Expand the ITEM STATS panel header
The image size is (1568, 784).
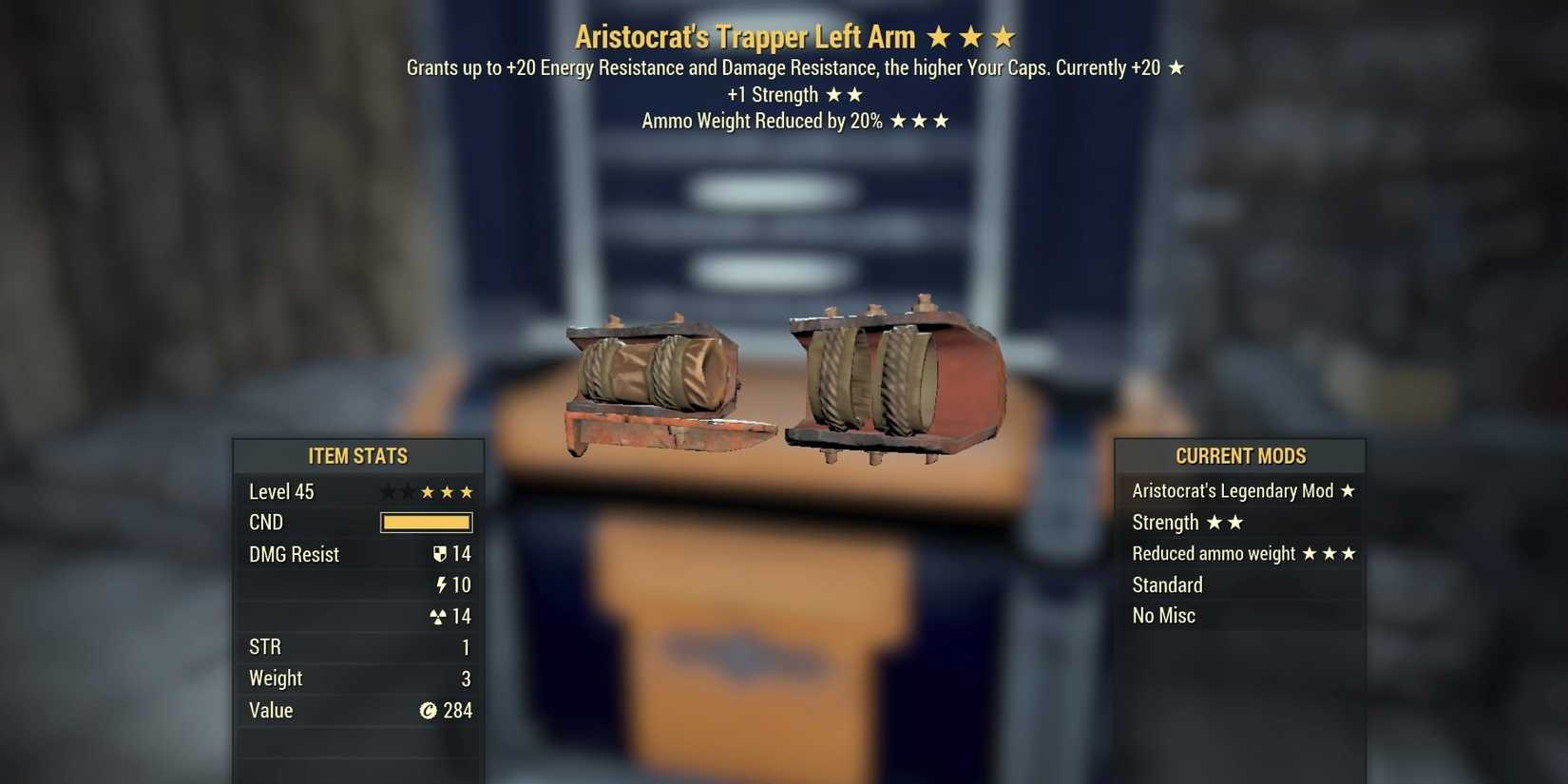tap(358, 456)
